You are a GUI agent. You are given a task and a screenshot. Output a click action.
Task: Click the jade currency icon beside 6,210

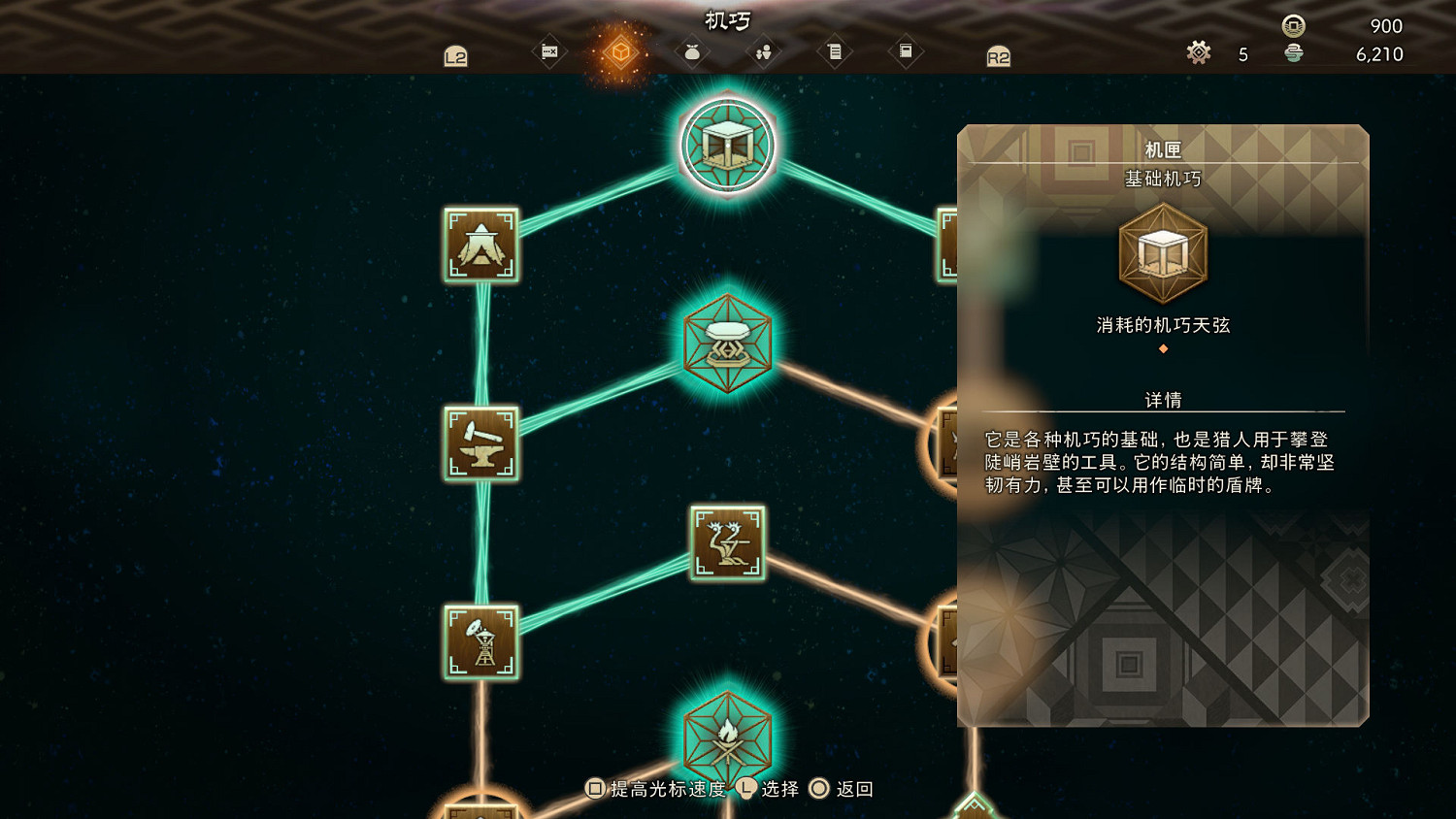click(x=1294, y=54)
